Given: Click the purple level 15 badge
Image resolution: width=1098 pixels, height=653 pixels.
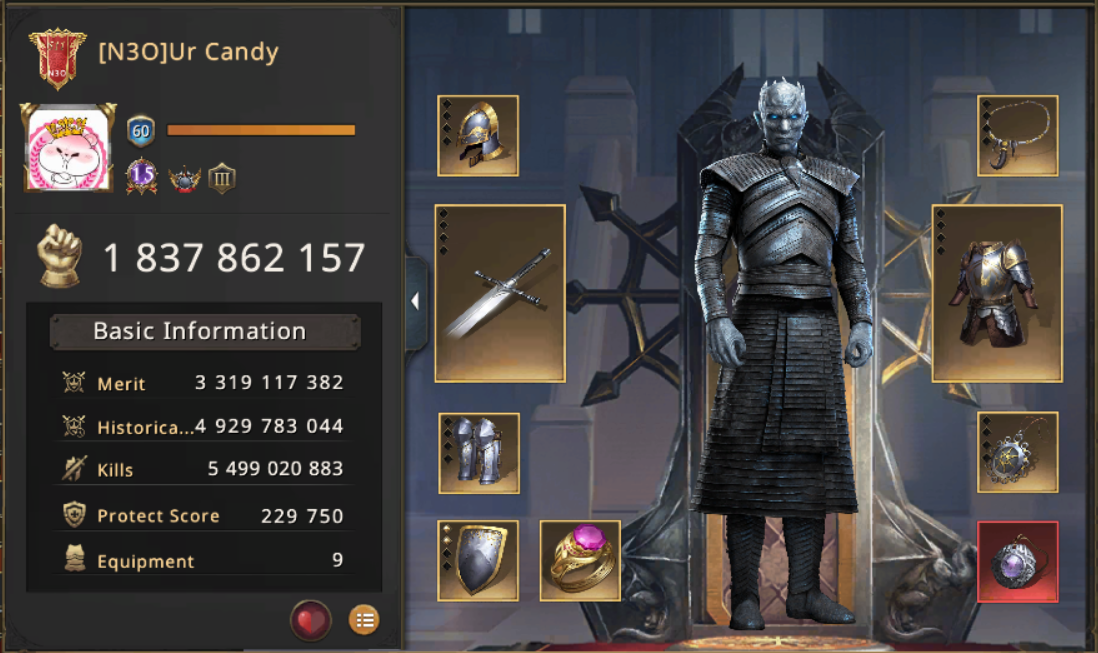Looking at the screenshot, I should (x=142, y=178).
